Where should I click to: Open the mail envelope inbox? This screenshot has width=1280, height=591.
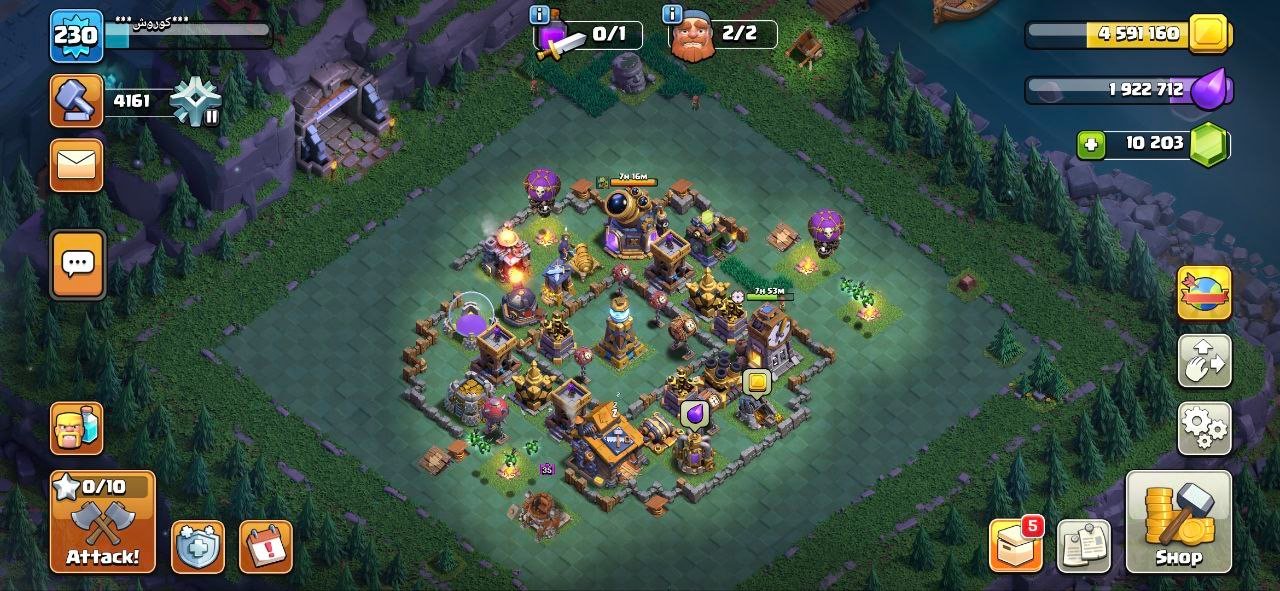pos(77,164)
